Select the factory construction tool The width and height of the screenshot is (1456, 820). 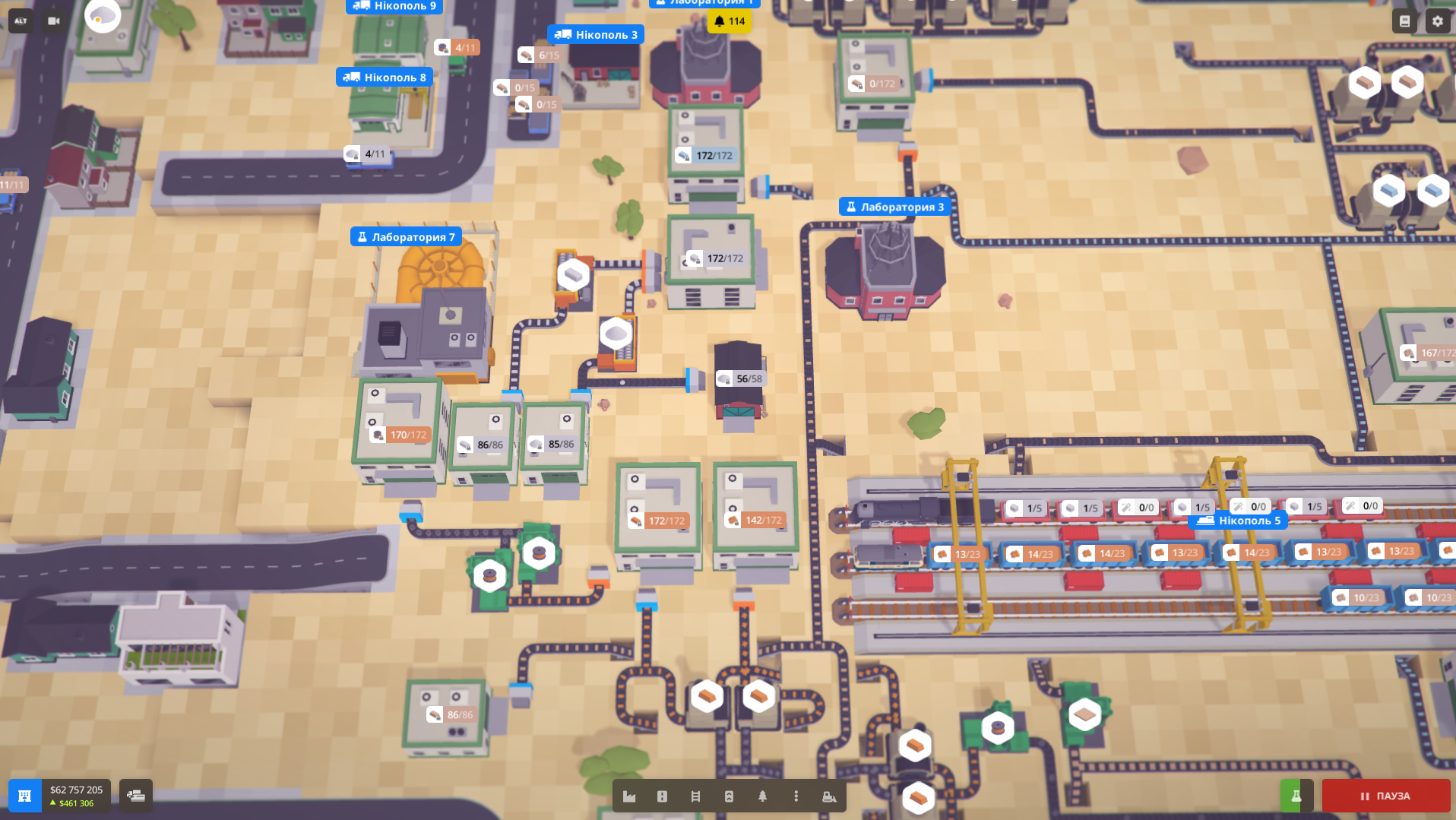[629, 796]
